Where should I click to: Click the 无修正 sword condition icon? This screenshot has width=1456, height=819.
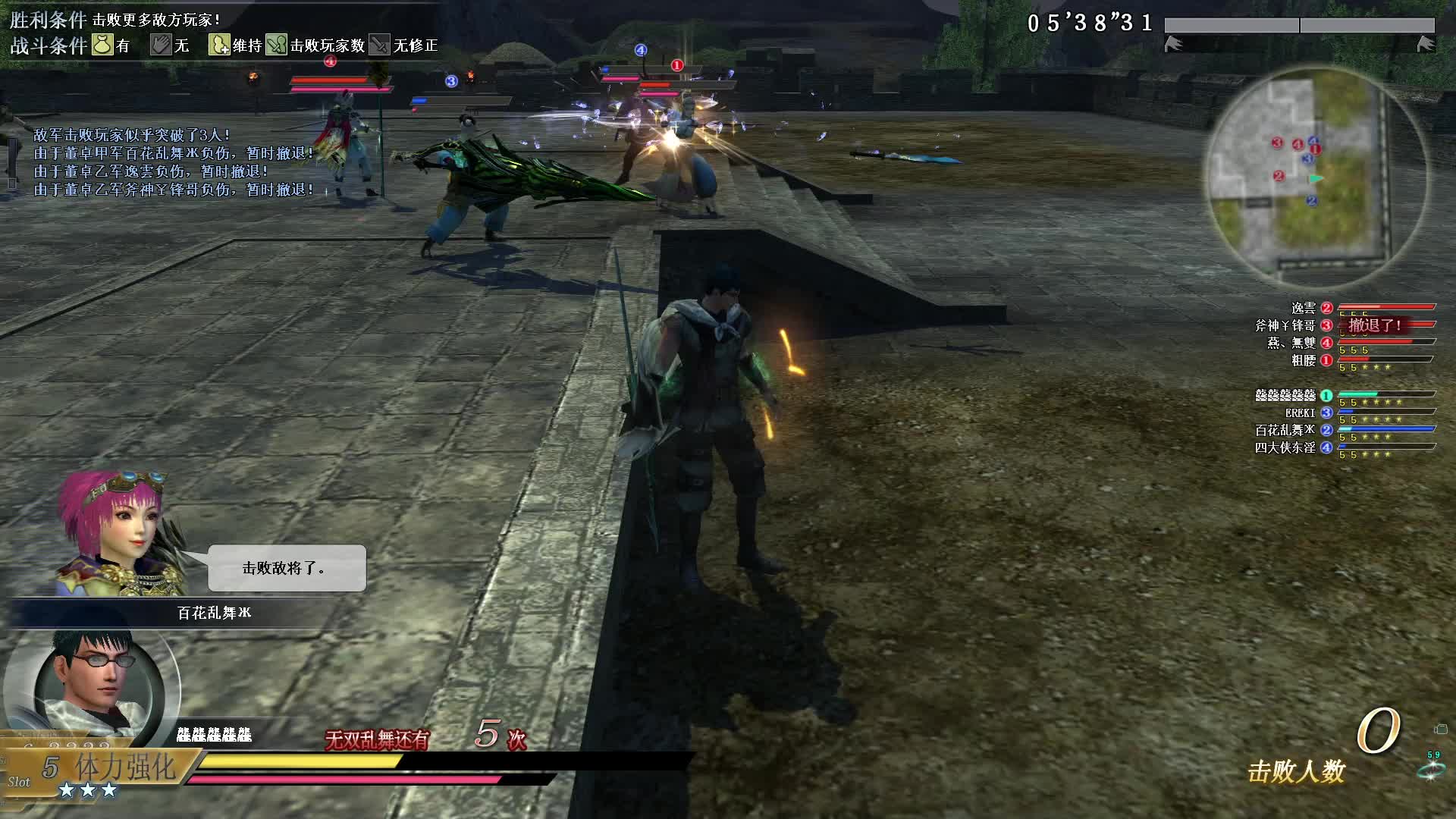point(379,45)
